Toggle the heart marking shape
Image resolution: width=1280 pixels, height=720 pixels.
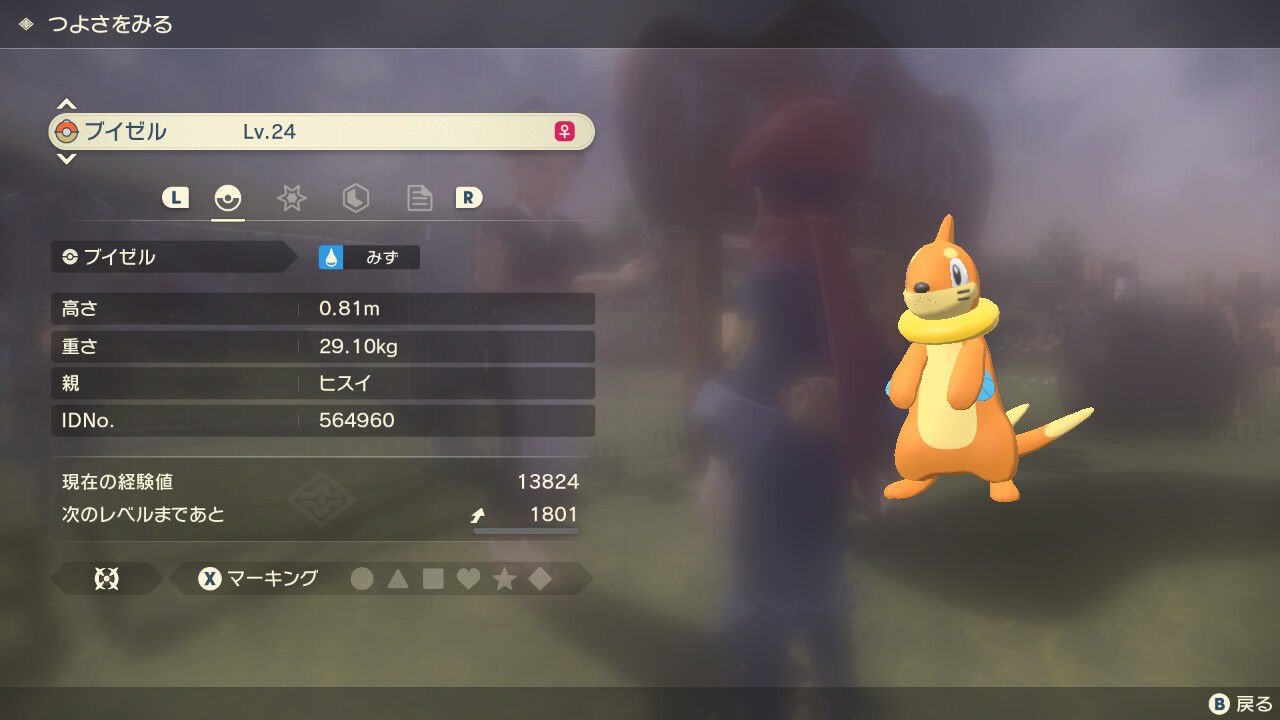[467, 578]
